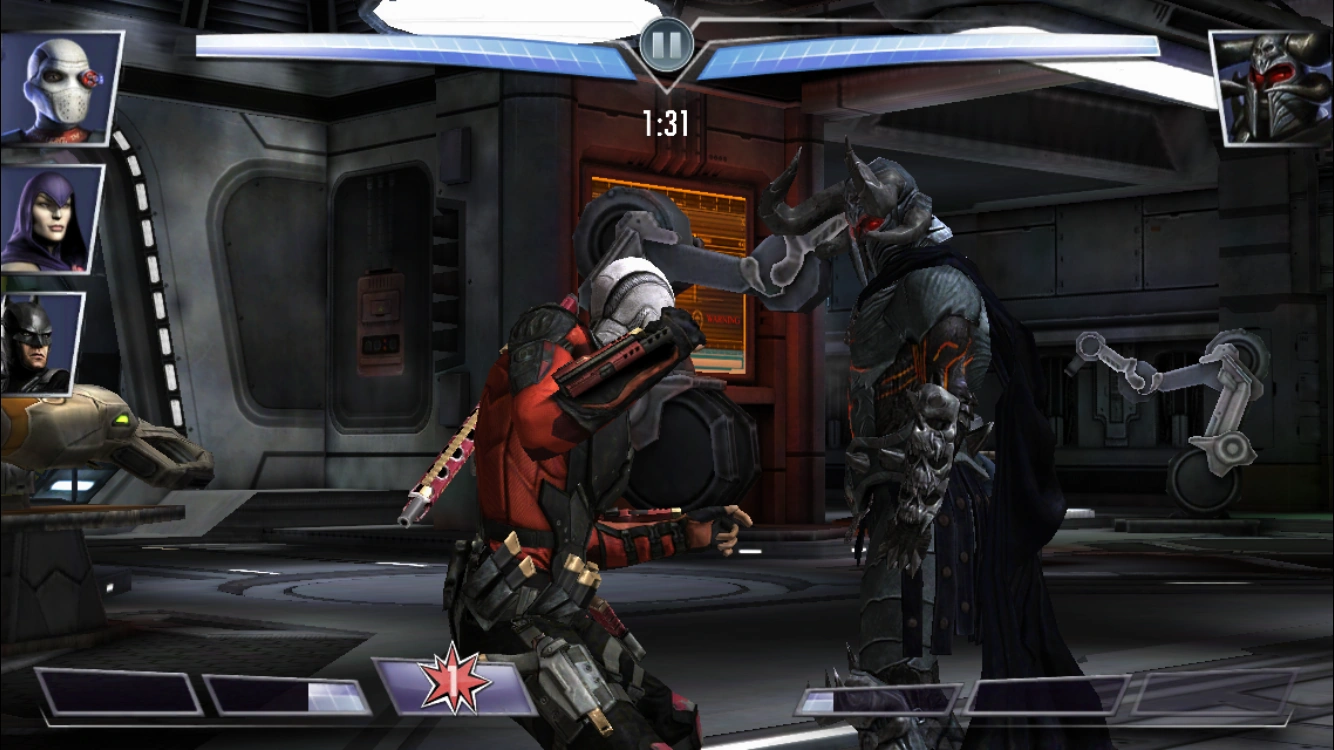Pause the fight with the top button

pyautogui.click(x=667, y=43)
